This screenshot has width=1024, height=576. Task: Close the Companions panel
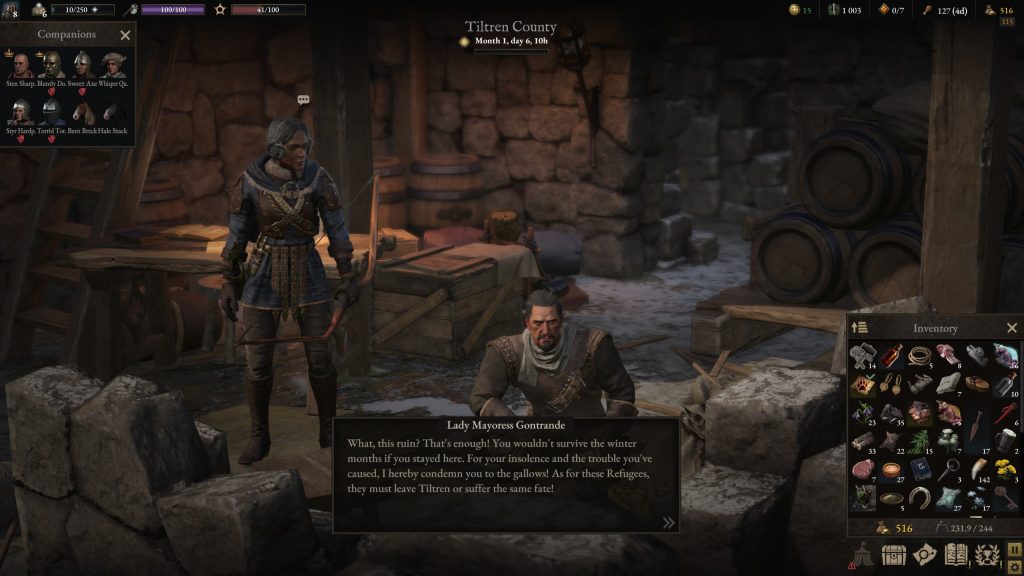[x=125, y=35]
